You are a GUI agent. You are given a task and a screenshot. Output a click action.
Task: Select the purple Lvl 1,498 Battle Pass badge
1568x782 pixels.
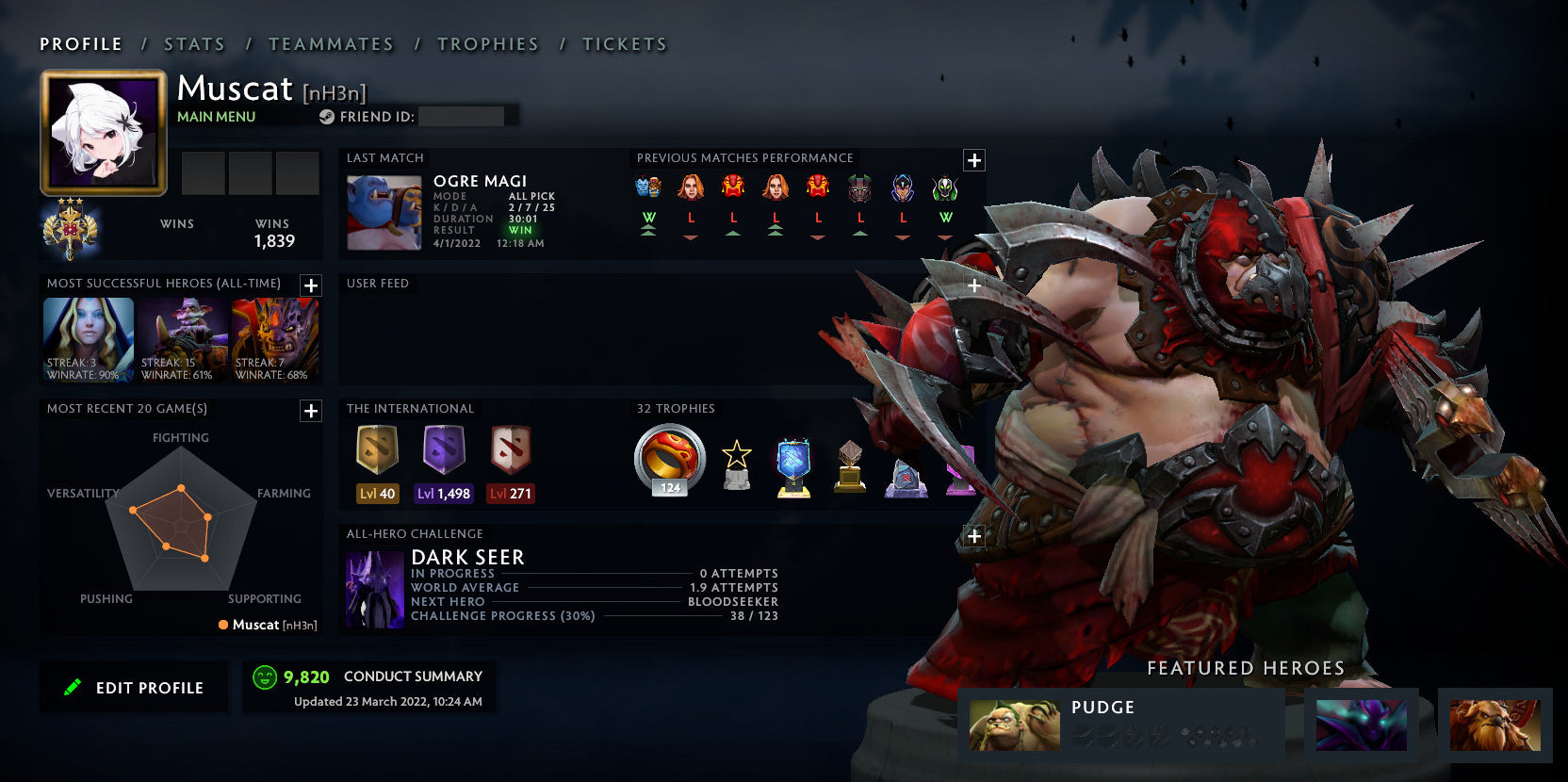[443, 455]
